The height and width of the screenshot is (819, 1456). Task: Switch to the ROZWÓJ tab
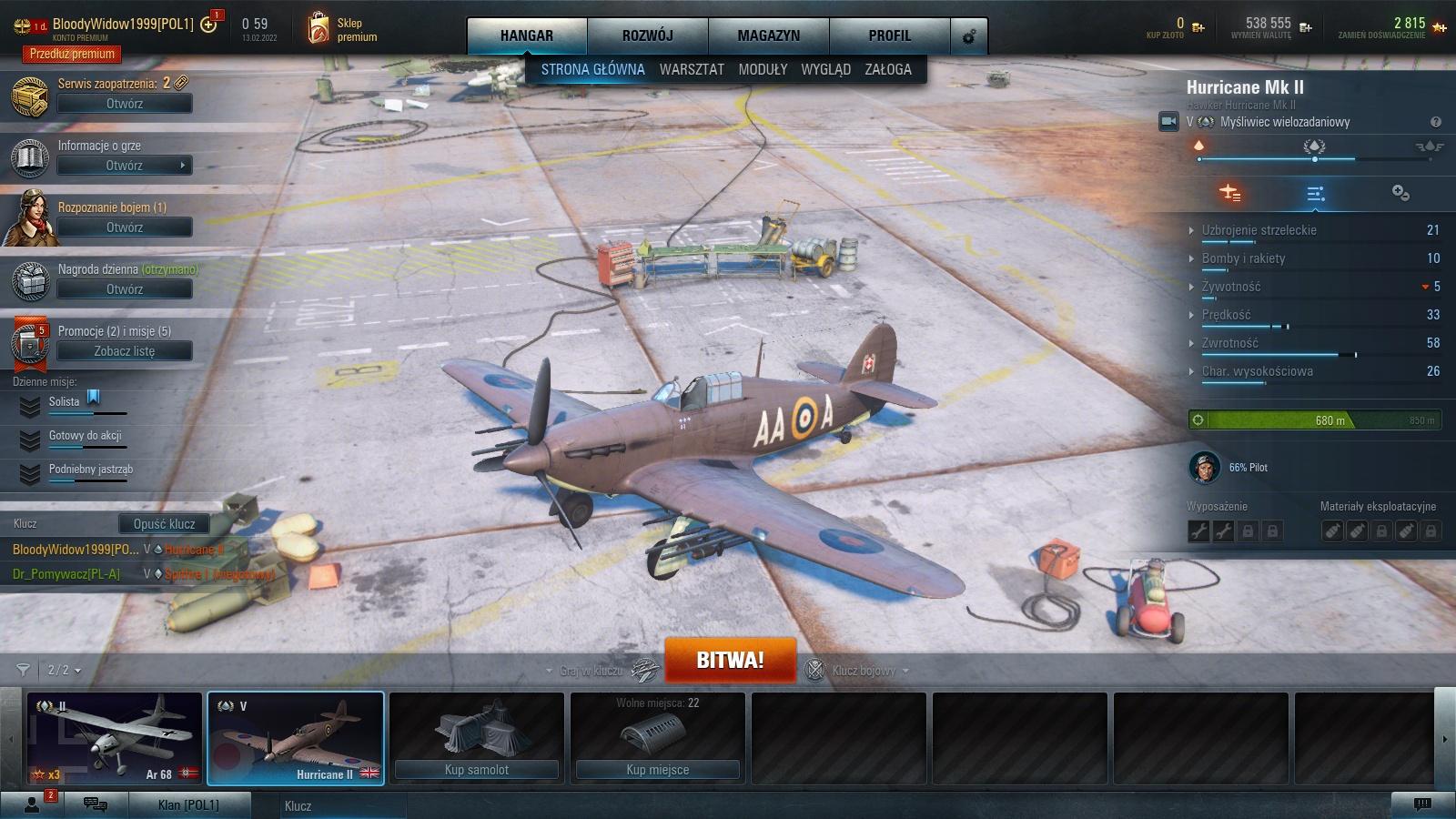coord(647,35)
